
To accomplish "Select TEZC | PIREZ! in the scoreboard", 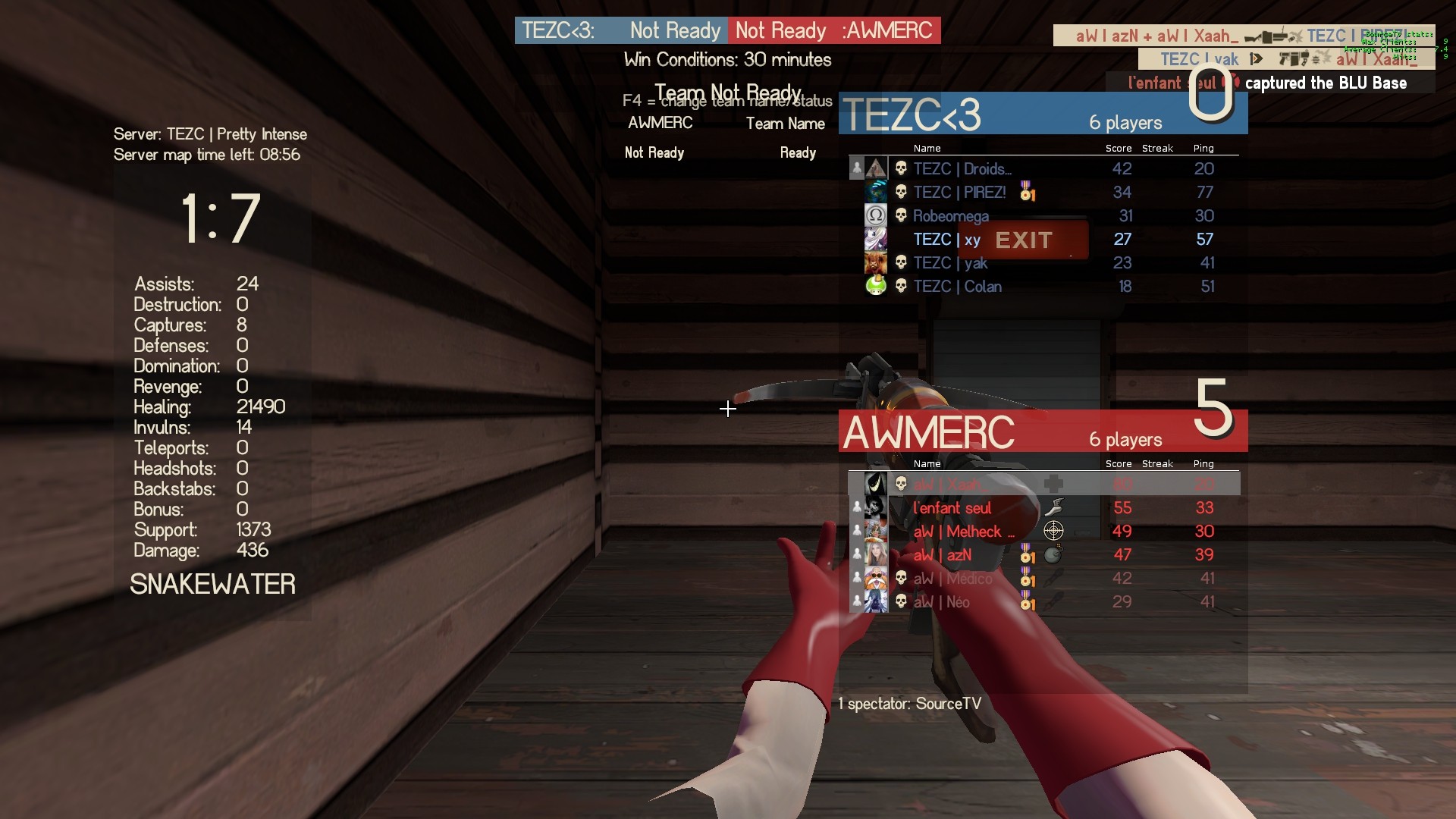I will (959, 193).
